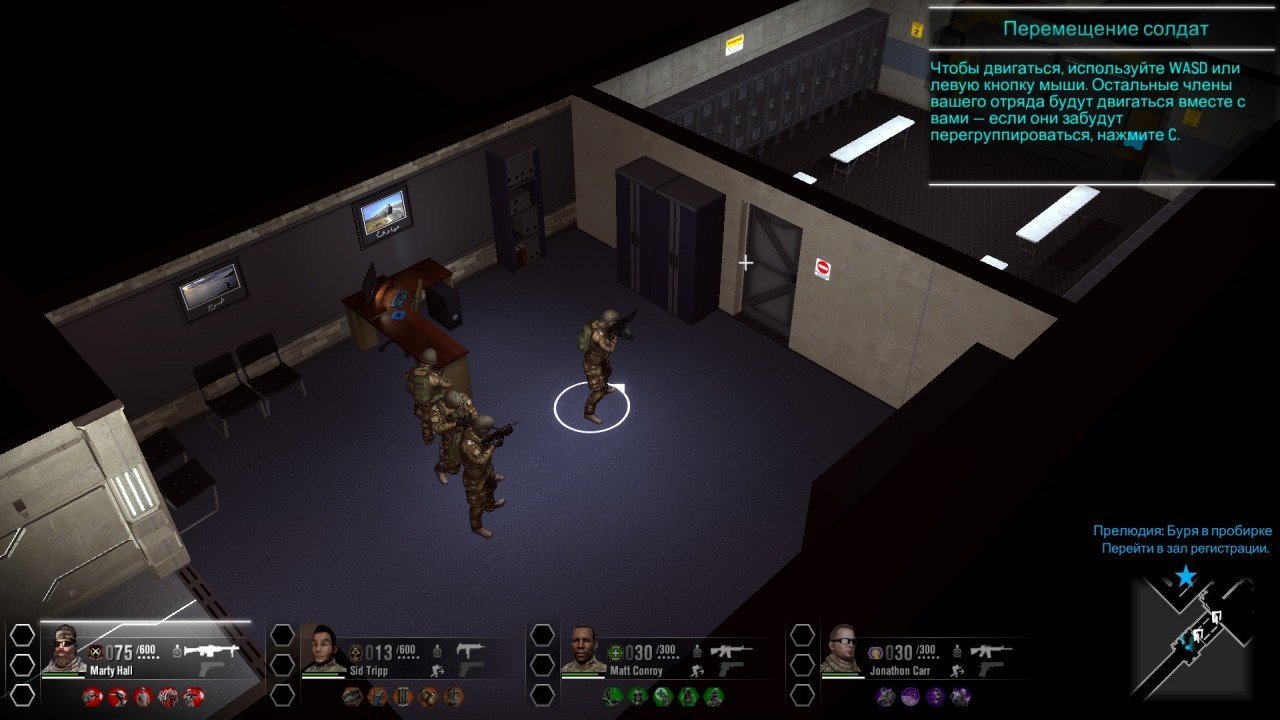Toggle Matt Conroy's running-soldier stance icon
The height and width of the screenshot is (720, 1280).
(x=697, y=671)
